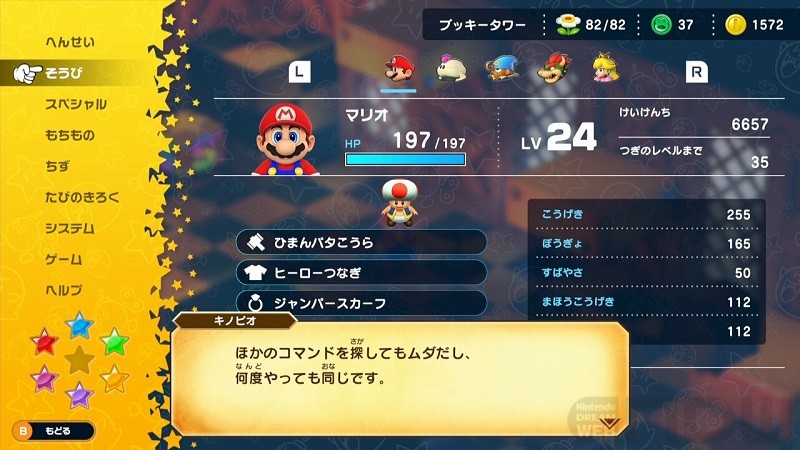The width and height of the screenshot is (800, 450).
Task: Open the システム menu entry
Action: 69,228
